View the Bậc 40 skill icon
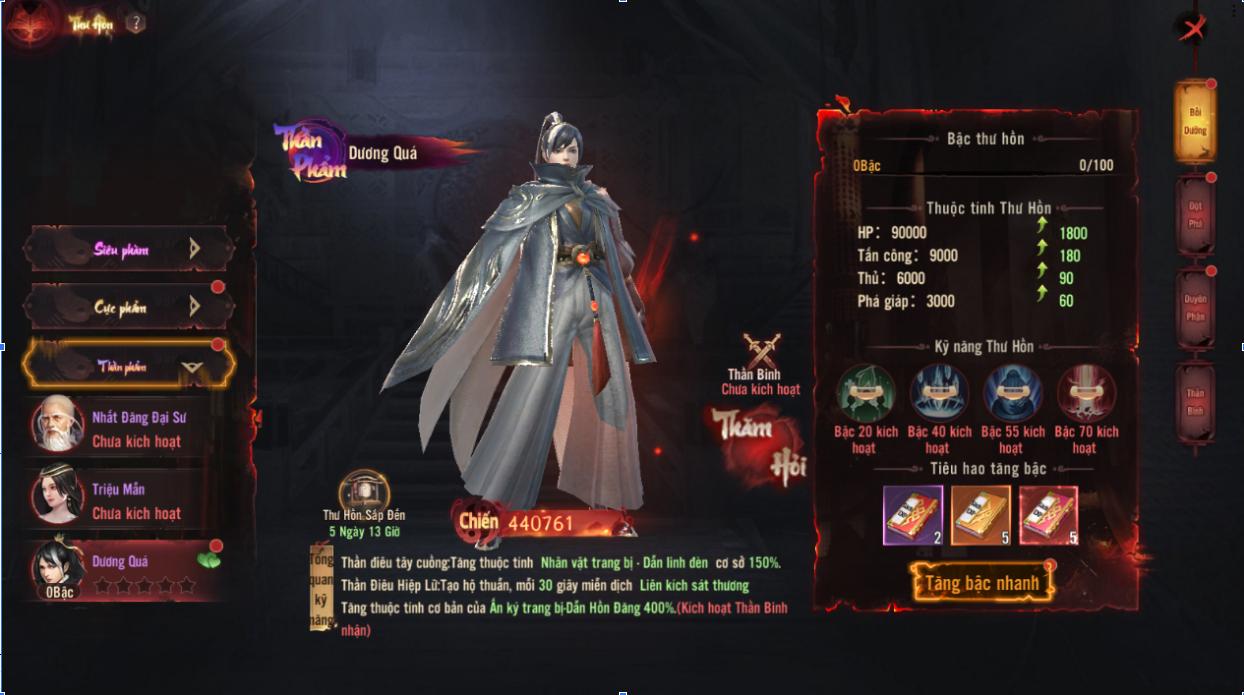Screen dimensions: 1244x695 coord(939,392)
